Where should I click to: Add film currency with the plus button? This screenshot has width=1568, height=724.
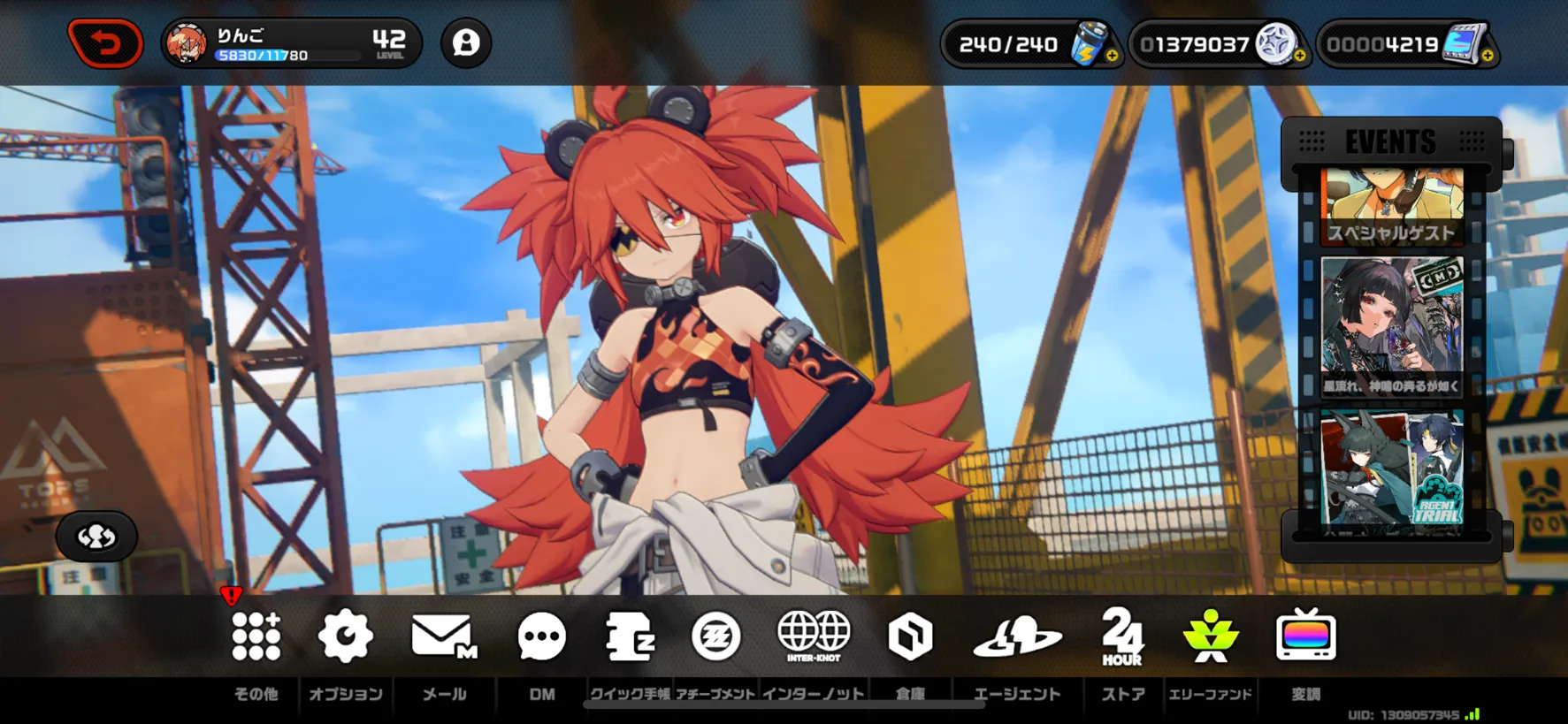[1488, 56]
